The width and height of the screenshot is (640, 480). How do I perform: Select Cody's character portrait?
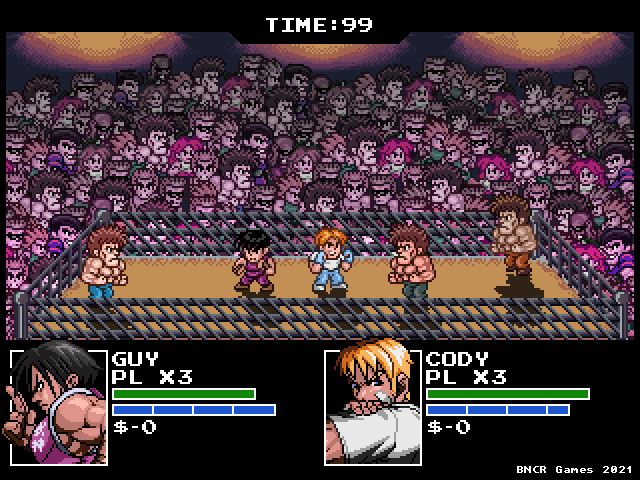pos(371,406)
